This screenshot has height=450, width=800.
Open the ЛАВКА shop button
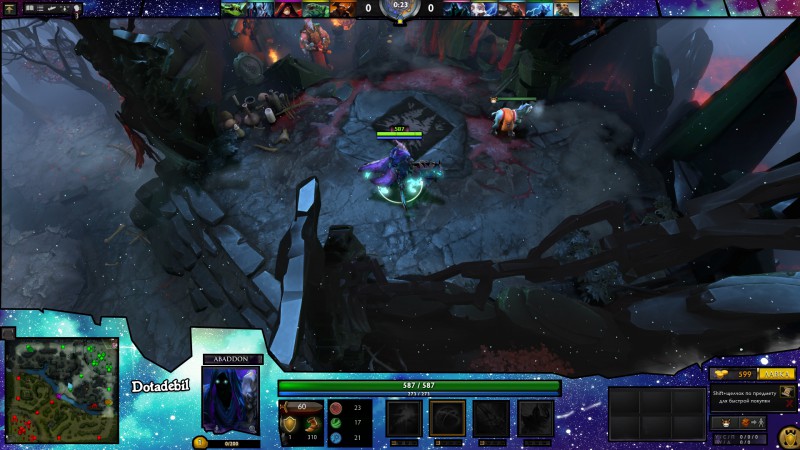[x=777, y=373]
